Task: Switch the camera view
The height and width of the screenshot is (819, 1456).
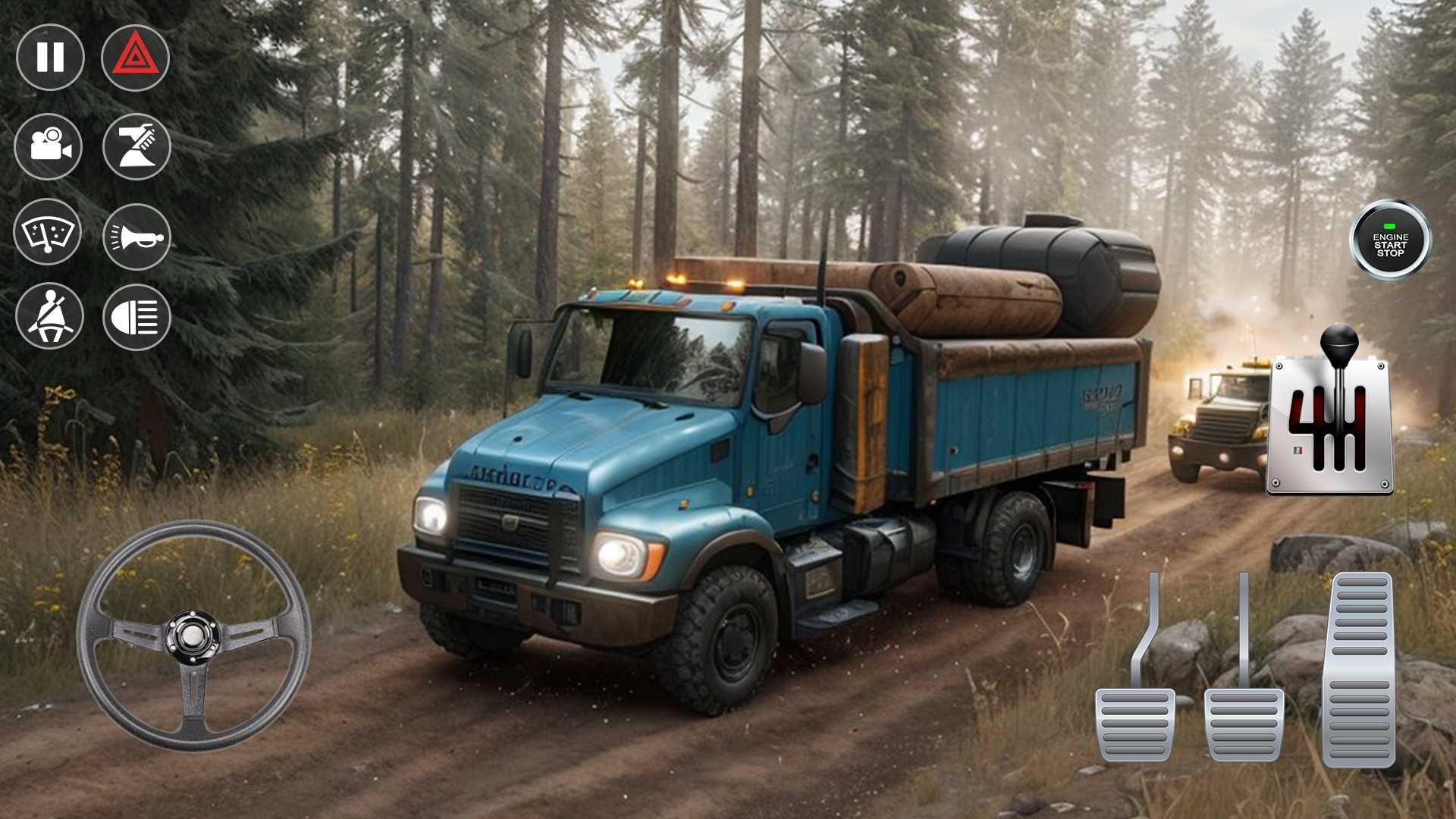Action: tap(49, 146)
